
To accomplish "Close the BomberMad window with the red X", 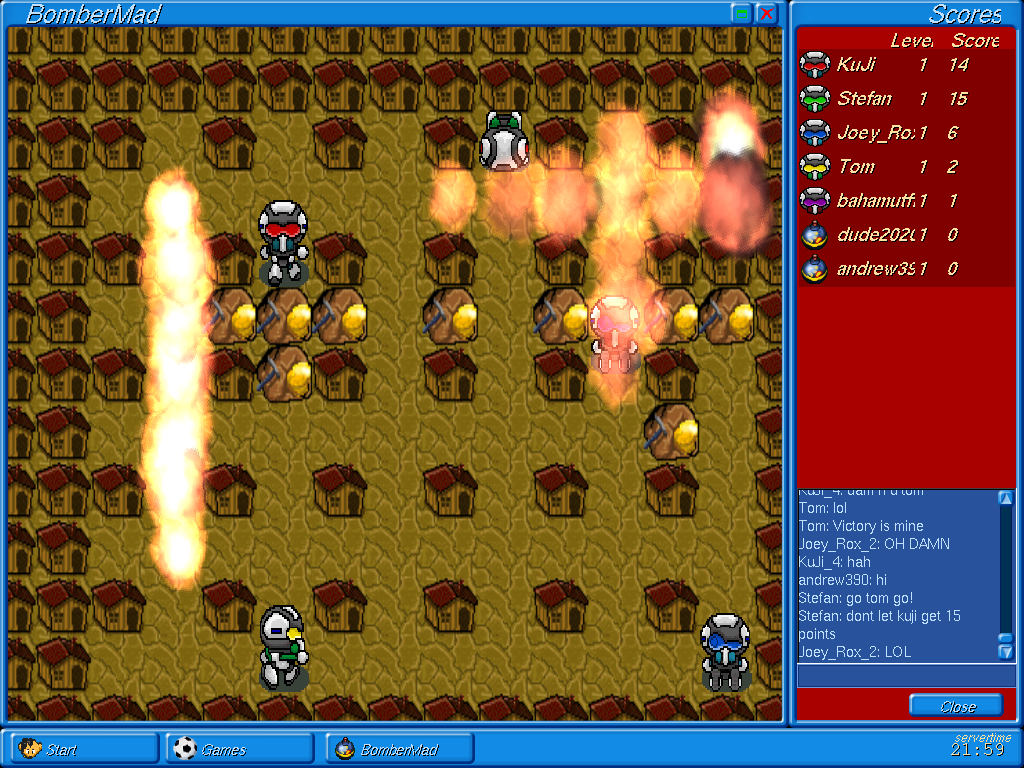I will pos(767,13).
